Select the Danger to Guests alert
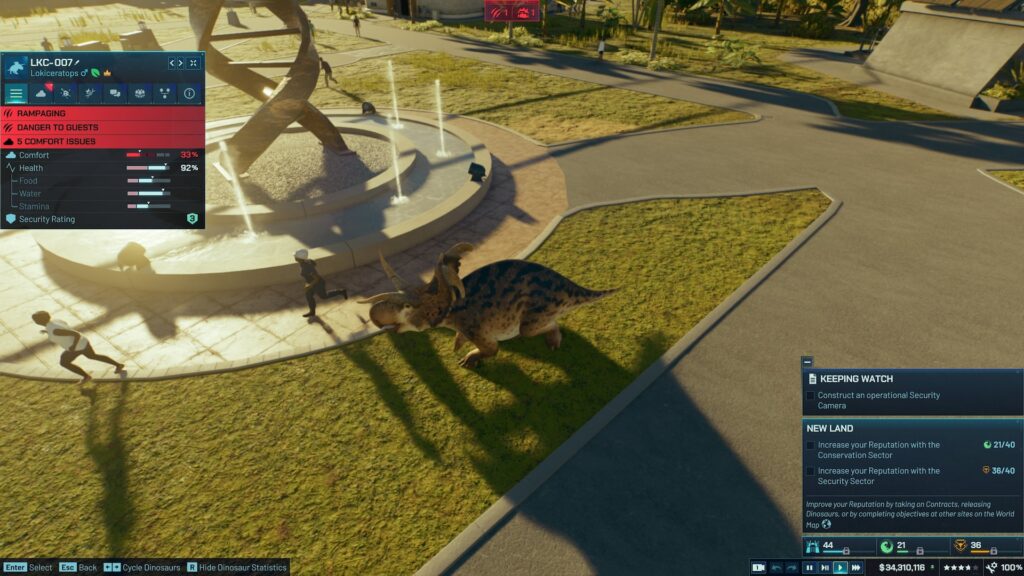 102,128
